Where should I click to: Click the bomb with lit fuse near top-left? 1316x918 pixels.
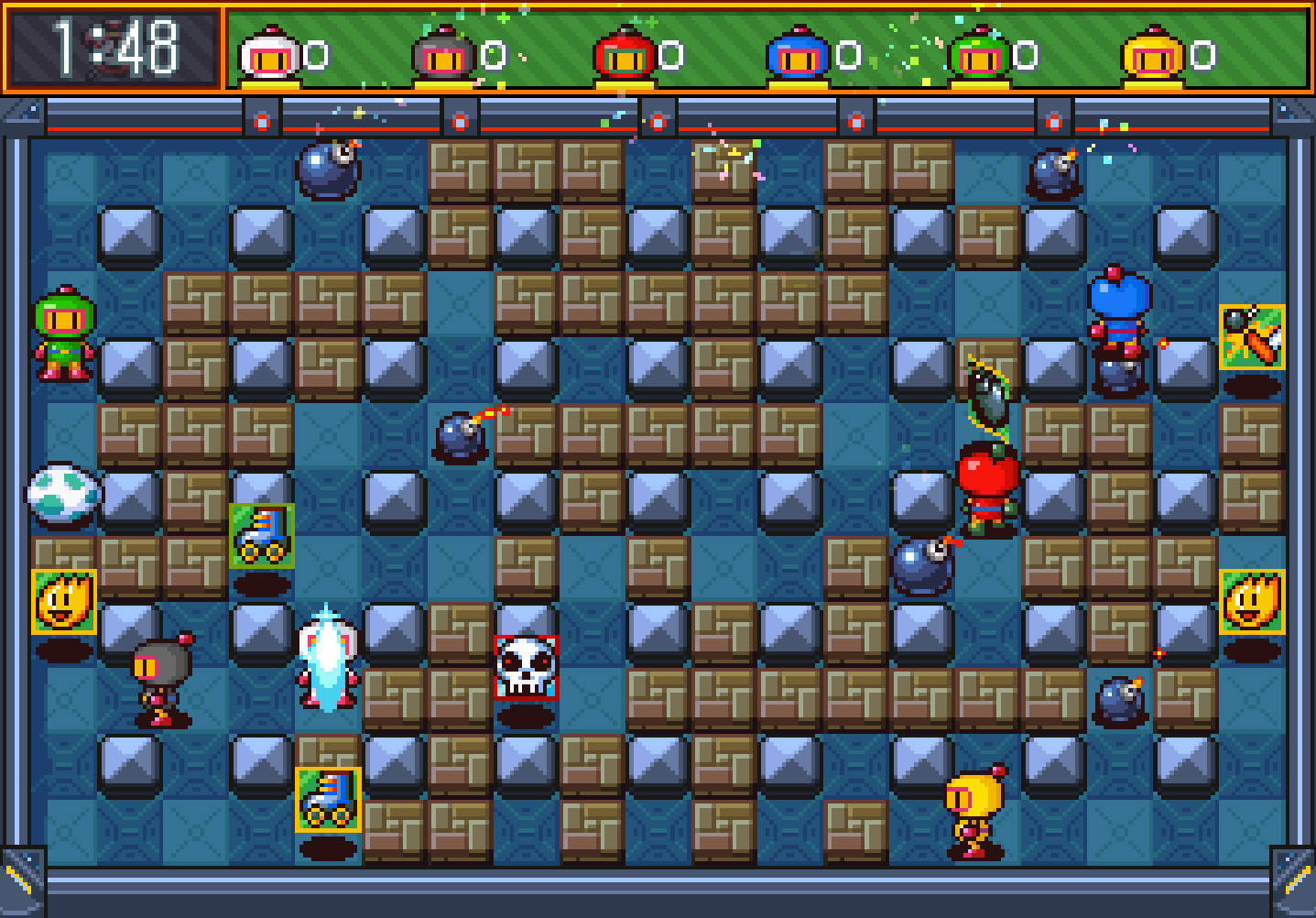pos(329,171)
